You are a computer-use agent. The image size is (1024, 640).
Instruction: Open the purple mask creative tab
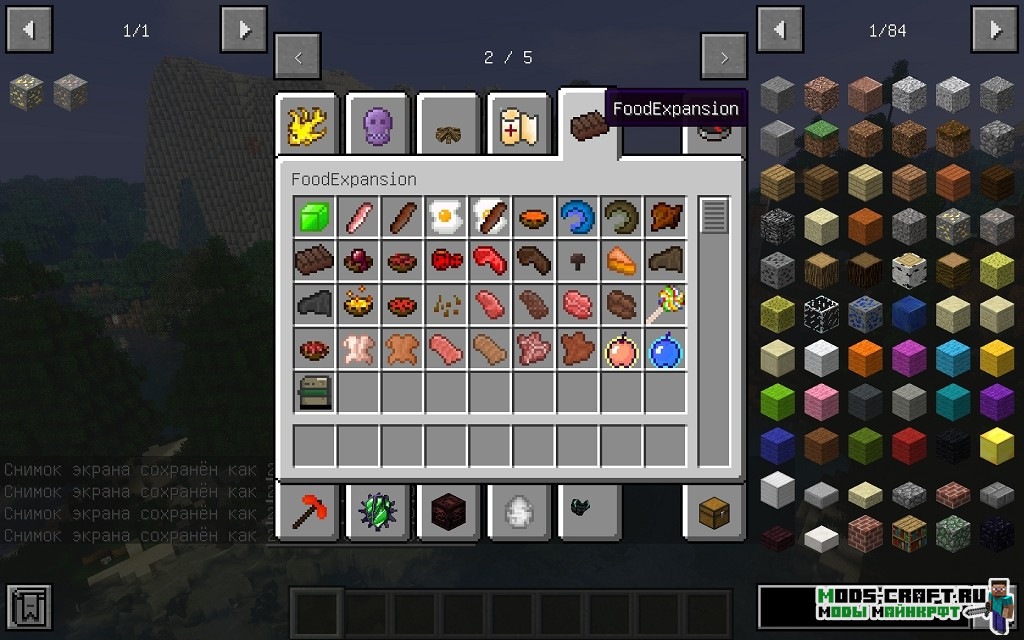coord(379,126)
